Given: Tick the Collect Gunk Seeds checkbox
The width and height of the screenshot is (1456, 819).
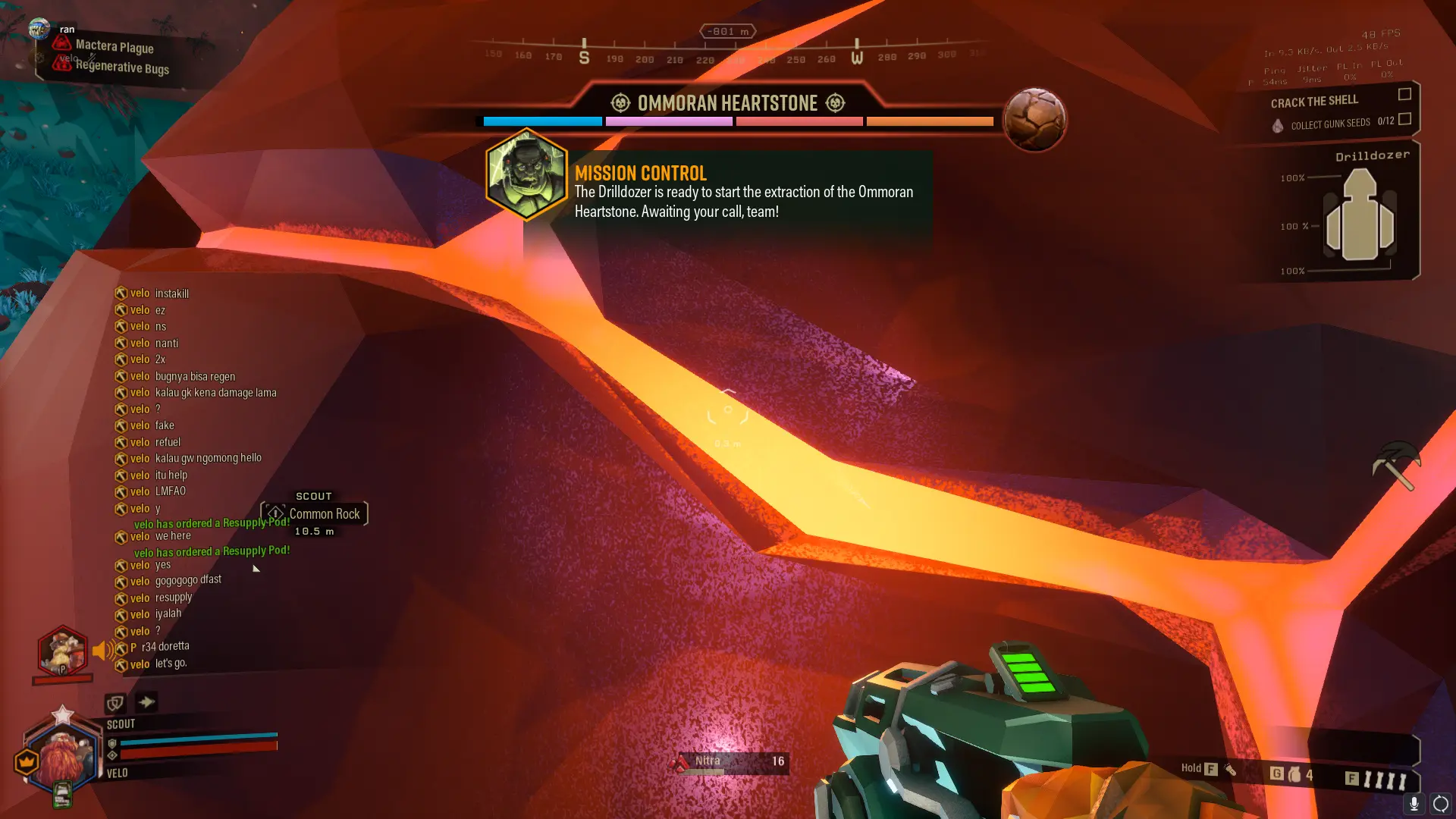Looking at the screenshot, I should [x=1404, y=119].
